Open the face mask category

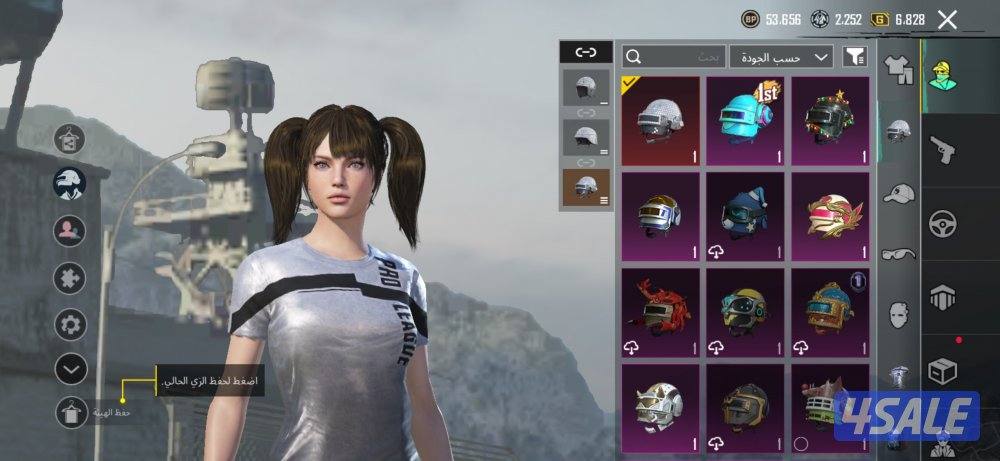click(x=899, y=314)
